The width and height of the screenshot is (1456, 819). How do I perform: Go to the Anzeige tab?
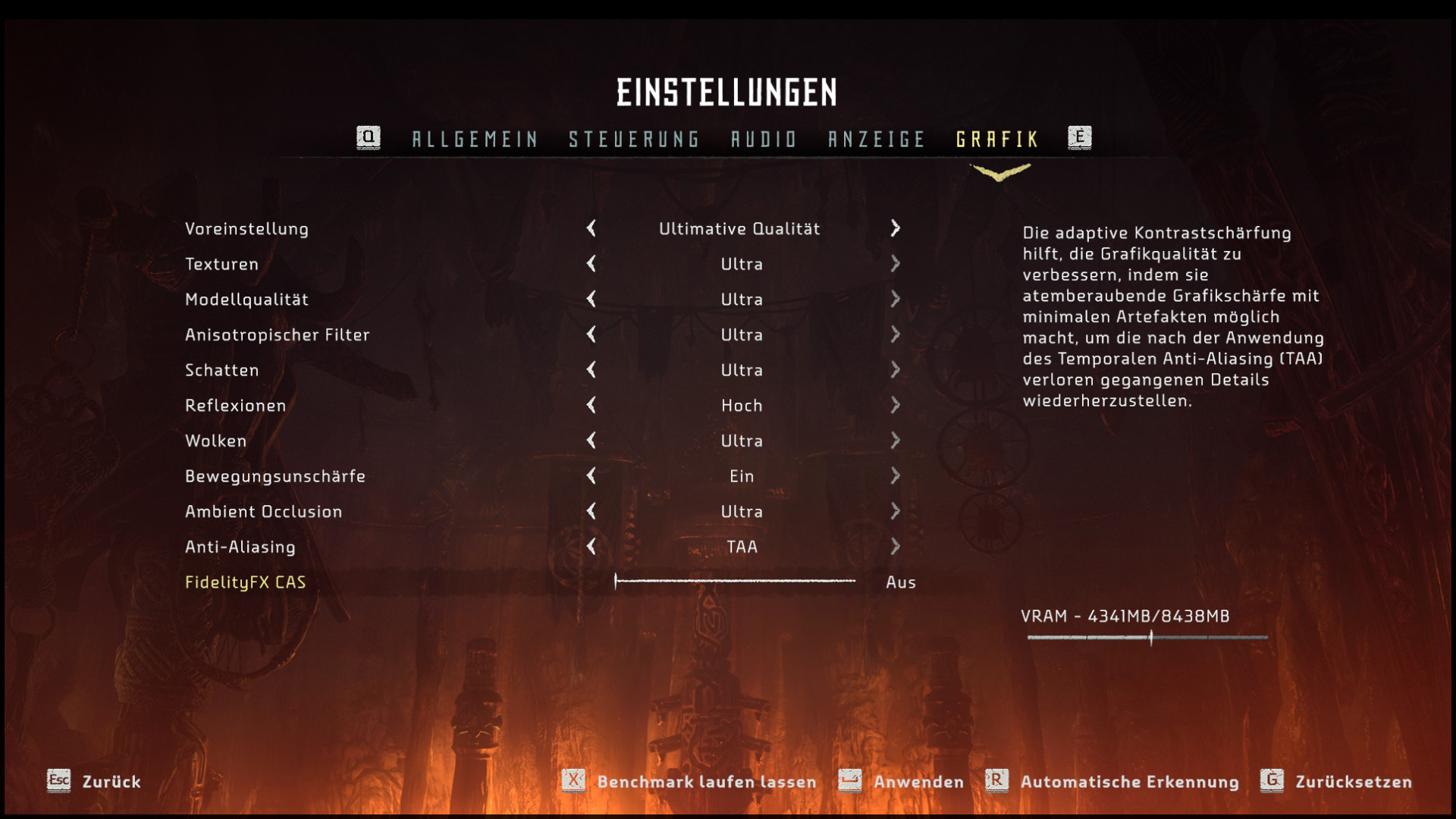pyautogui.click(x=877, y=140)
